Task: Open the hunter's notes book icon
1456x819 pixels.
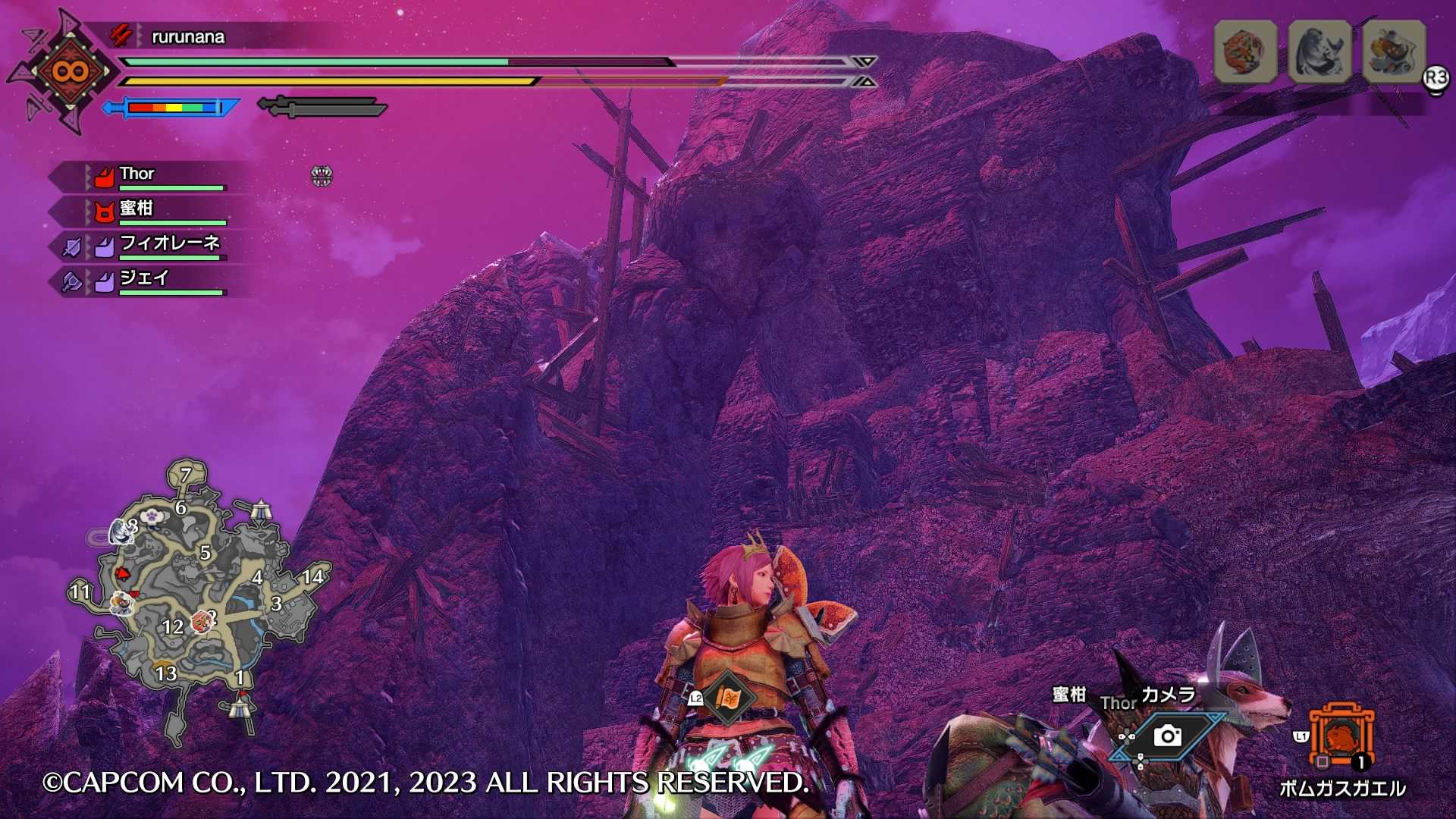Action: click(x=729, y=697)
